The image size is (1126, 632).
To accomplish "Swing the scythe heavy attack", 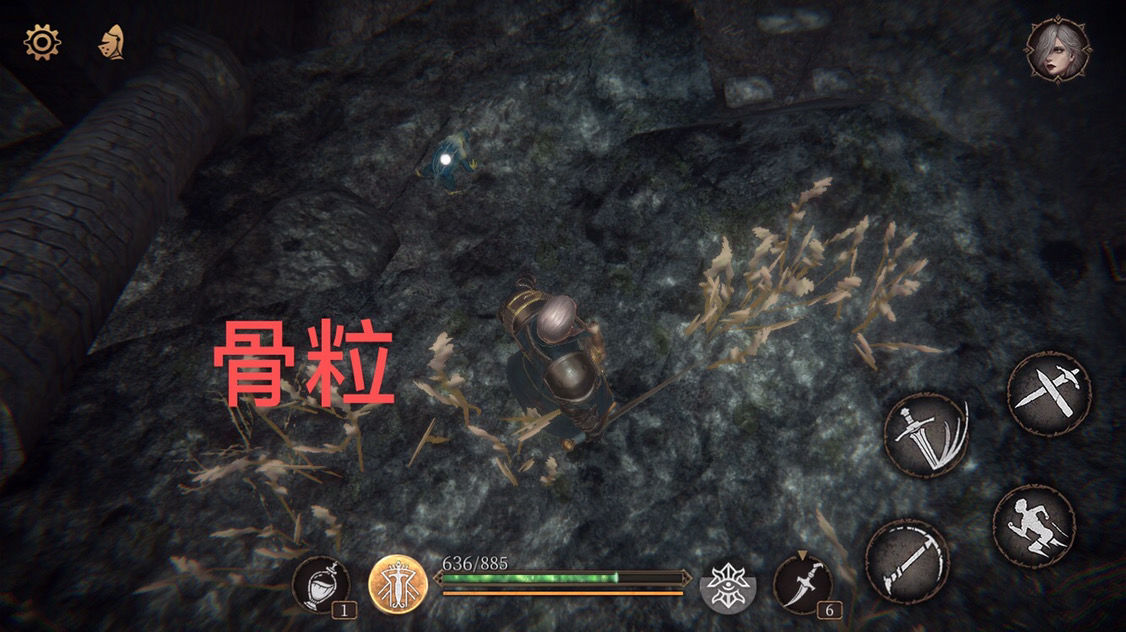I will click(x=907, y=562).
